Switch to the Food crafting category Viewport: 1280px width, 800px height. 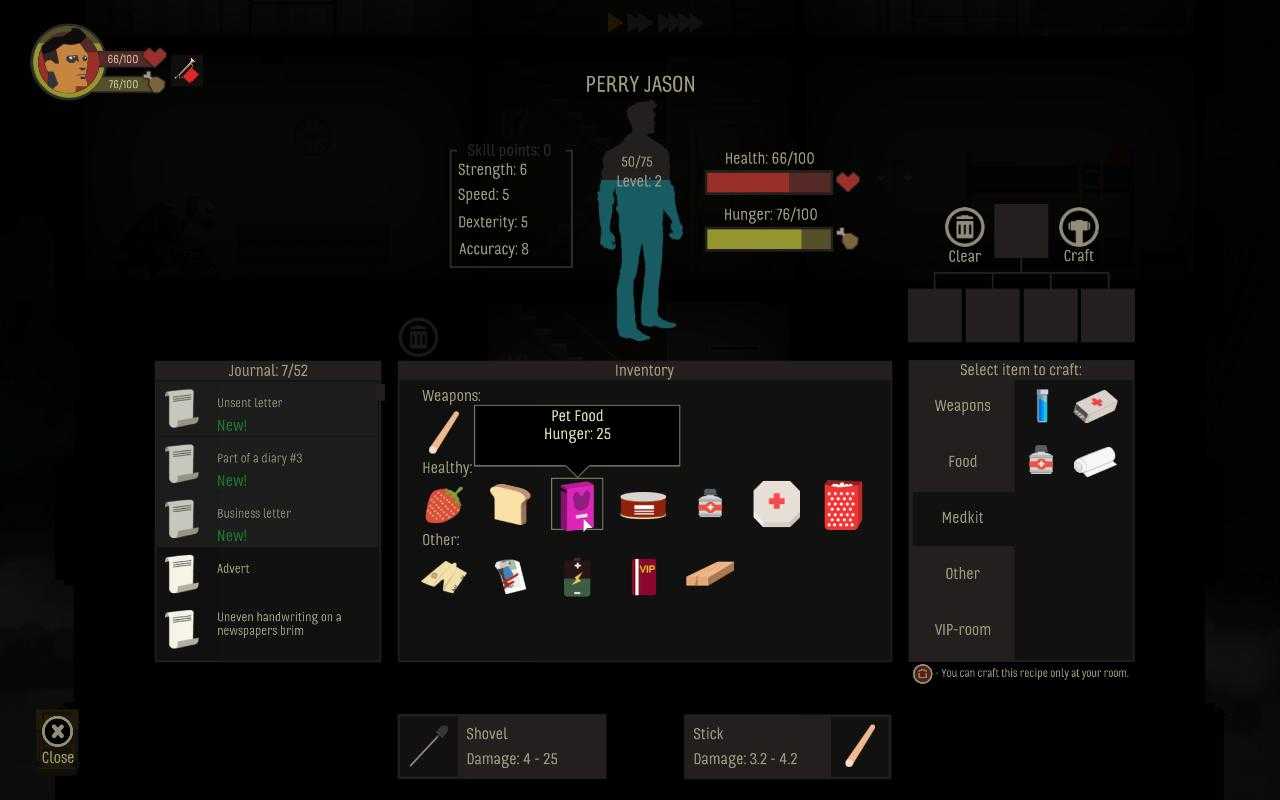point(961,461)
